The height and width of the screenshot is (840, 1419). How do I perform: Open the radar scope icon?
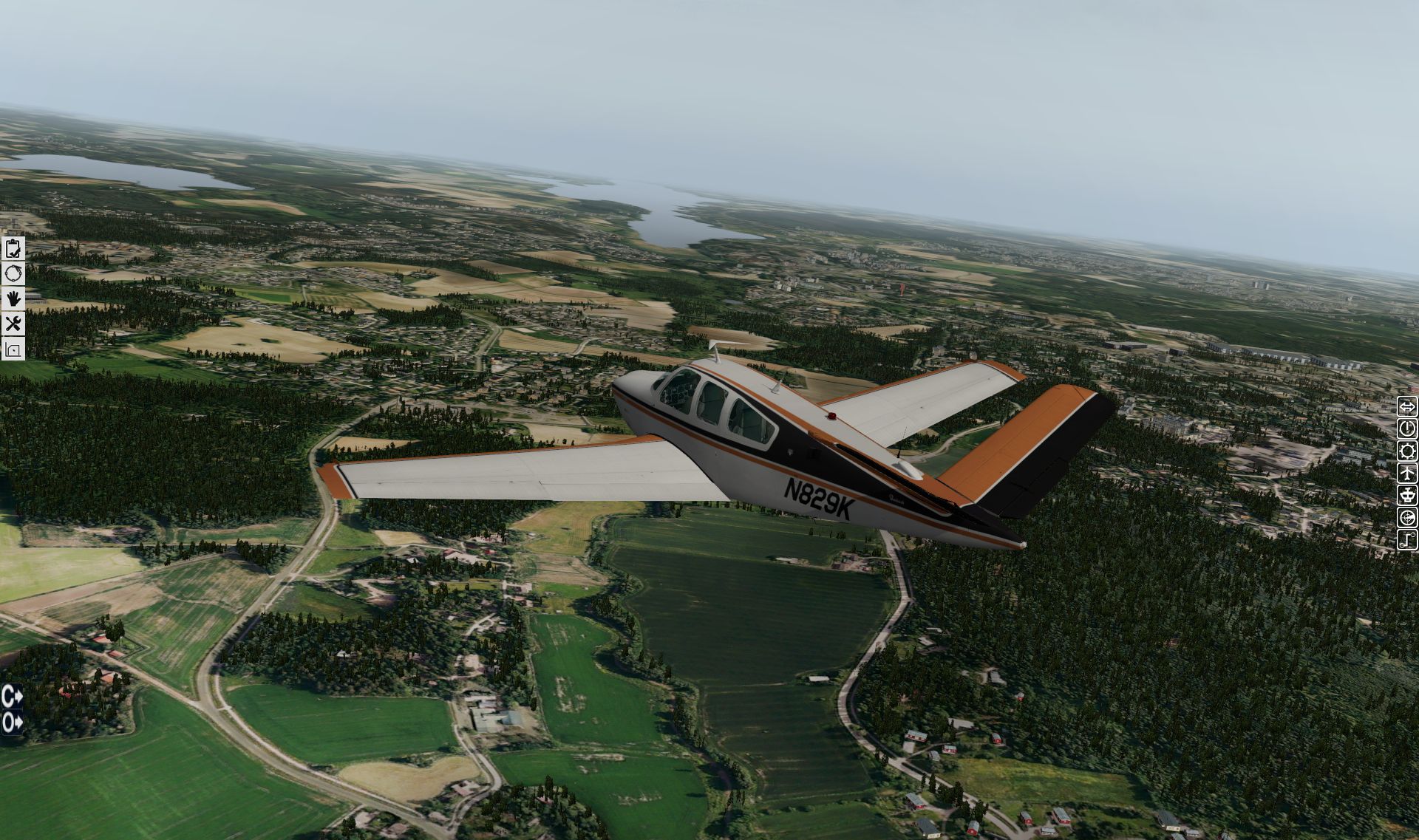1407,517
